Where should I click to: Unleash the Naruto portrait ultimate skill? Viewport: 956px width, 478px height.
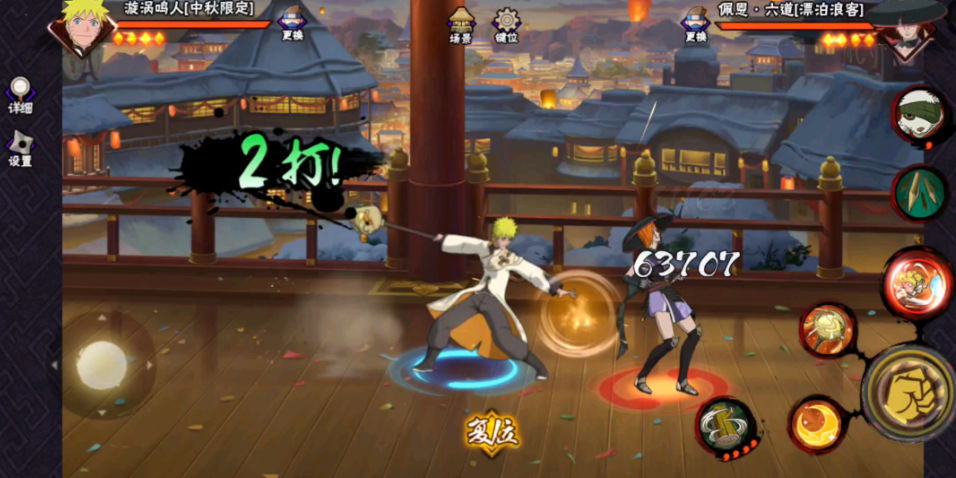[916, 282]
